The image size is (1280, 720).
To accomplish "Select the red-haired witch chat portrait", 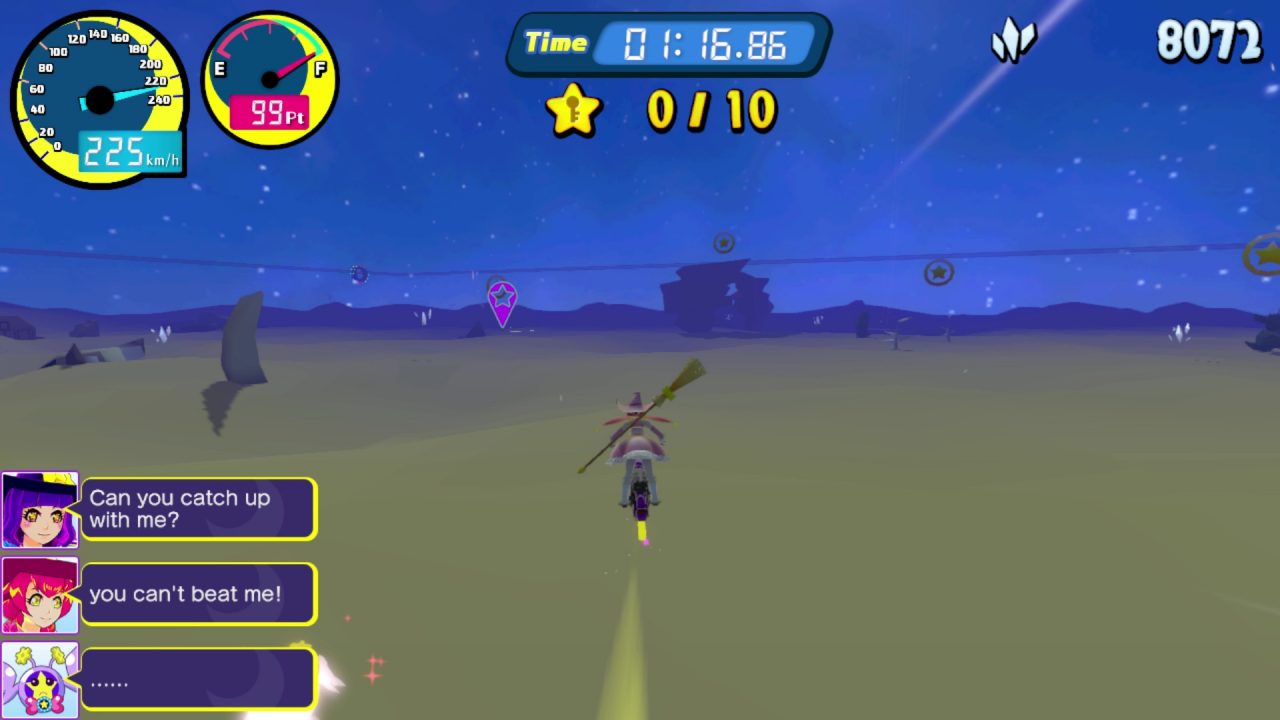I will [40, 595].
